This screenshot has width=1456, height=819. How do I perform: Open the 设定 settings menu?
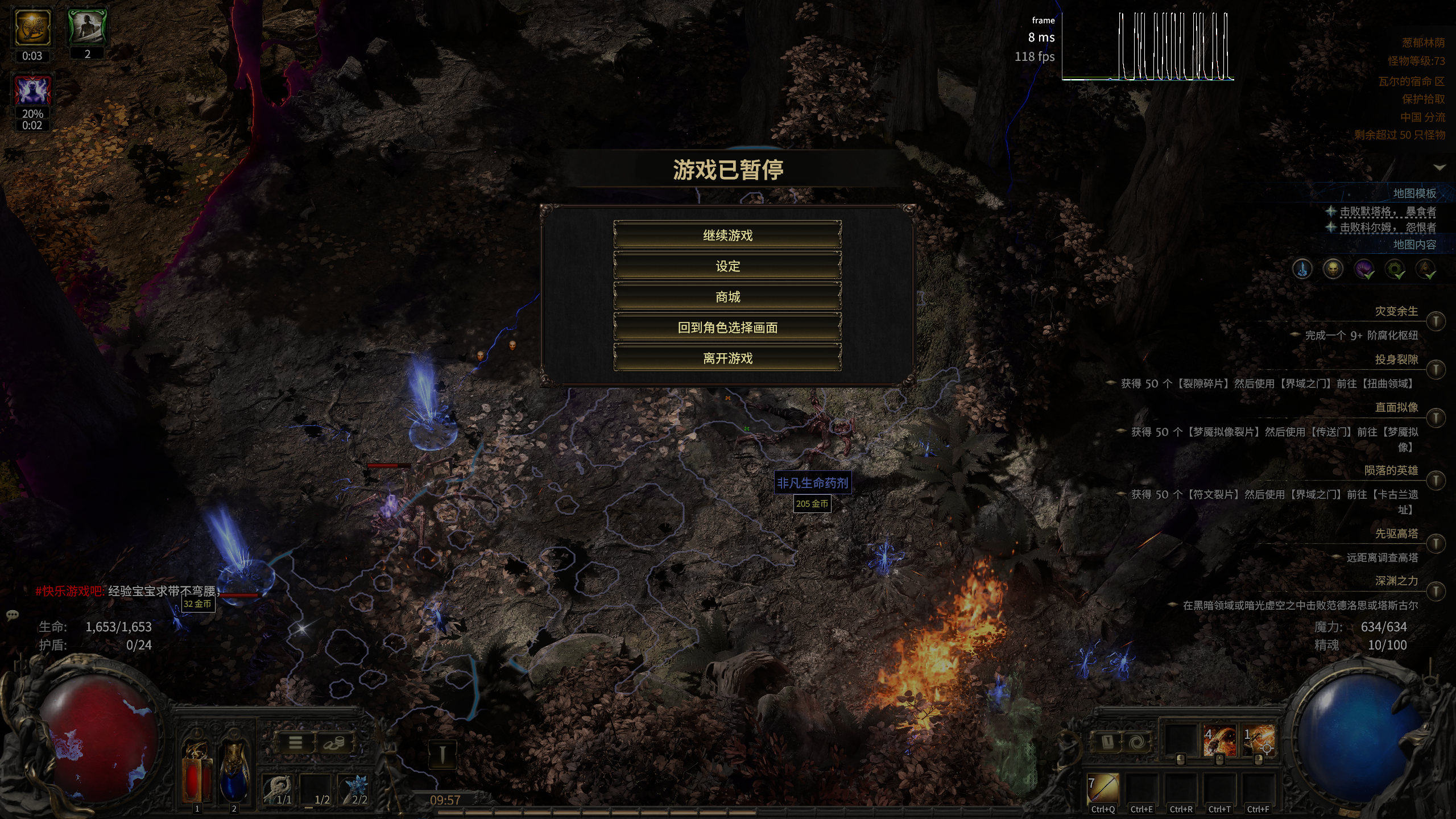coord(727,266)
